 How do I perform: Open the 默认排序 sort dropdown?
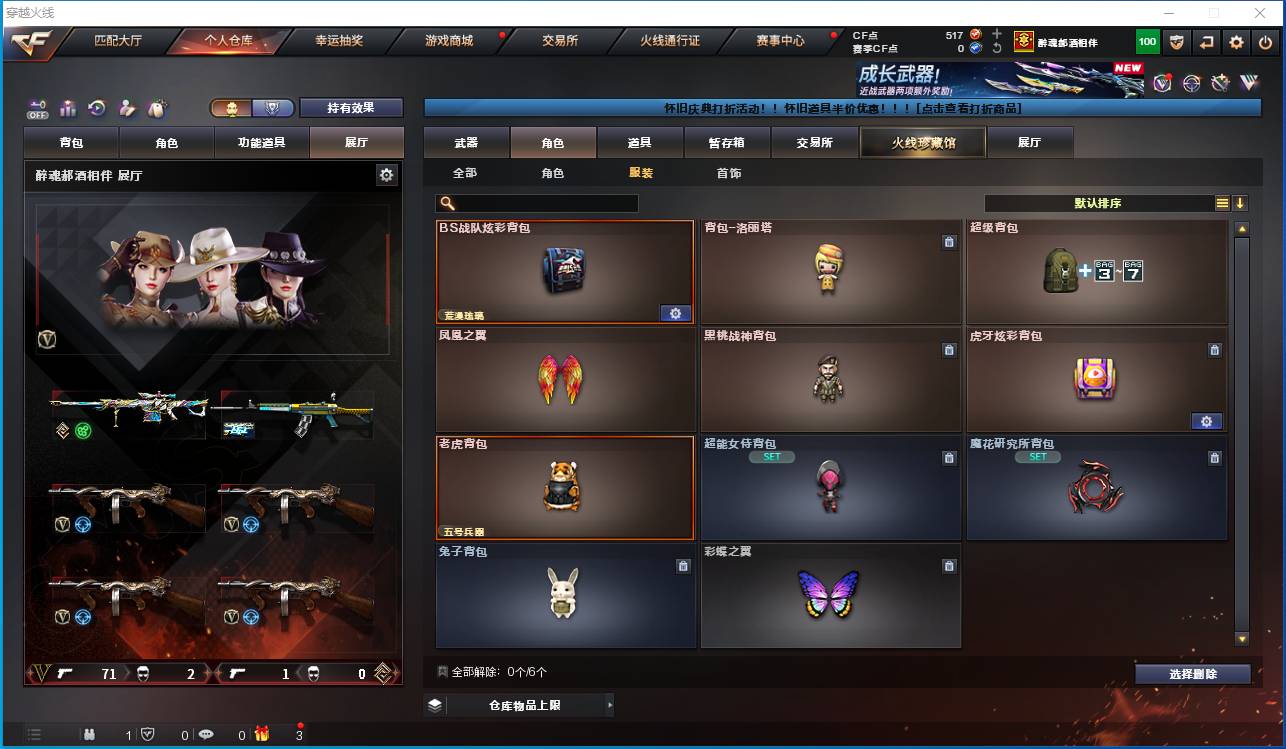coord(1098,203)
